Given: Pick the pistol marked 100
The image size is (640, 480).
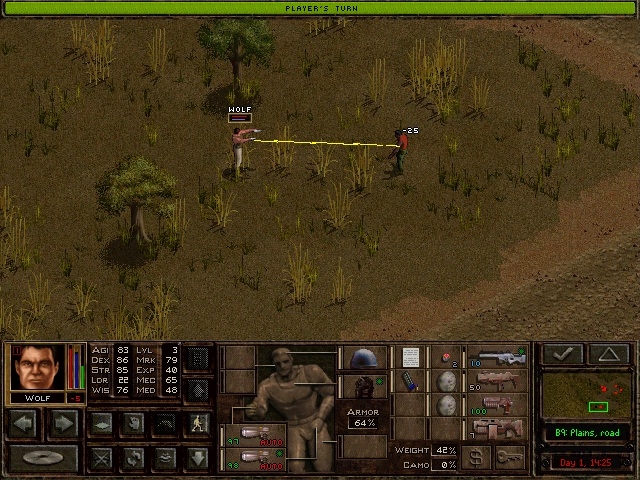Looking at the screenshot, I should tap(497, 405).
